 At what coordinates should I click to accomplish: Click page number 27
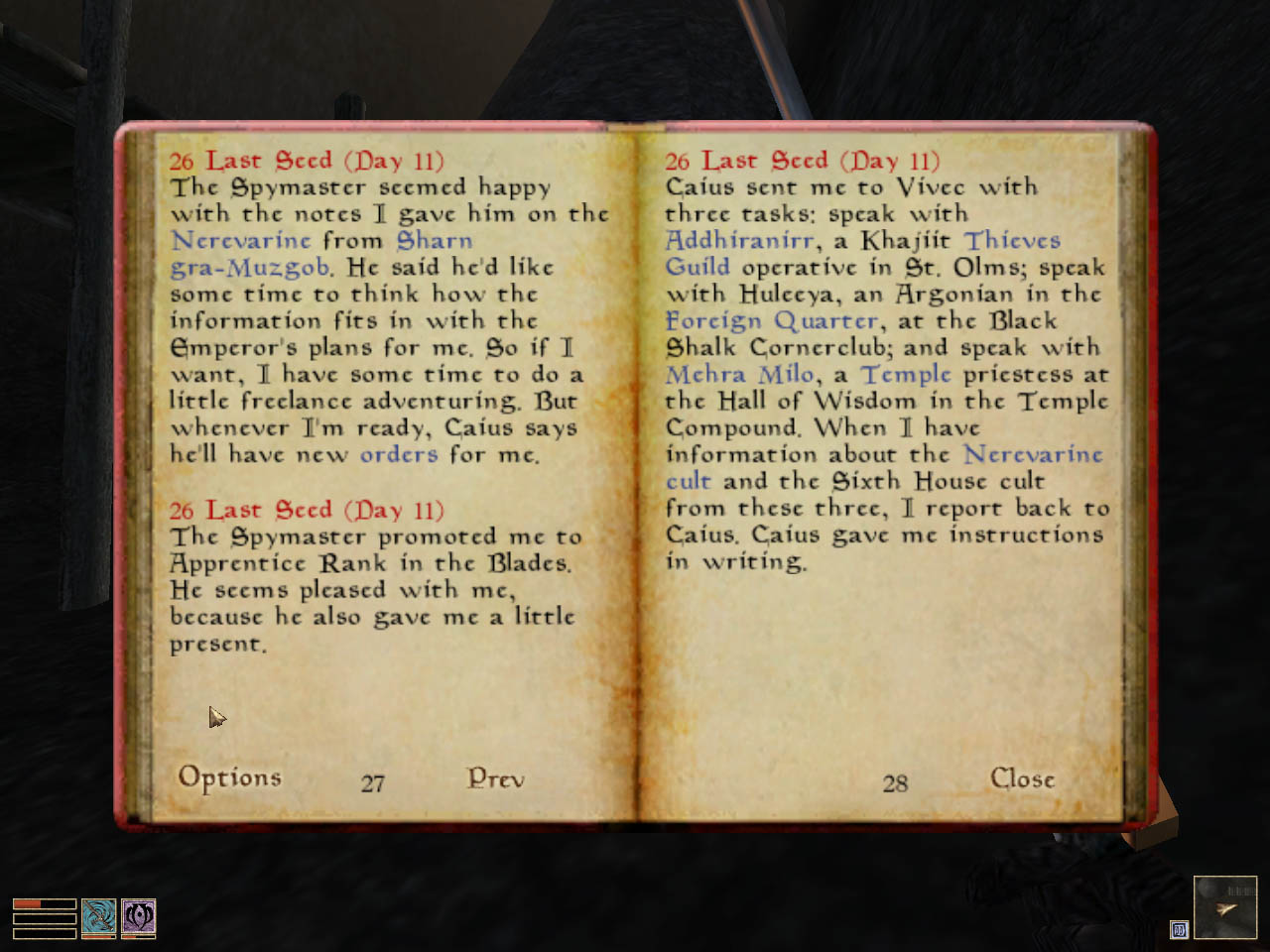[372, 782]
